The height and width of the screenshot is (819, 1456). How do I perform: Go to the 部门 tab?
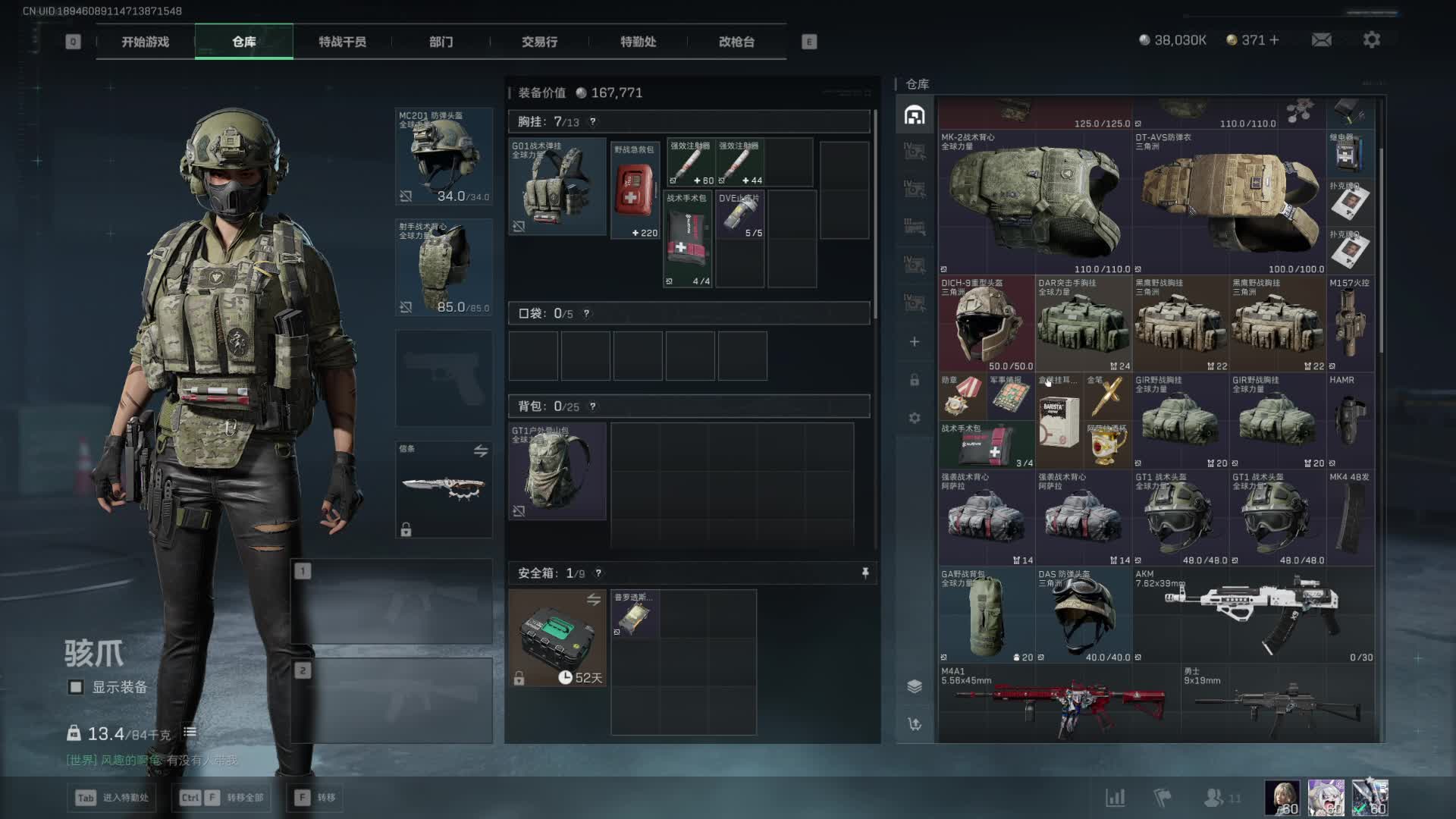[x=441, y=42]
